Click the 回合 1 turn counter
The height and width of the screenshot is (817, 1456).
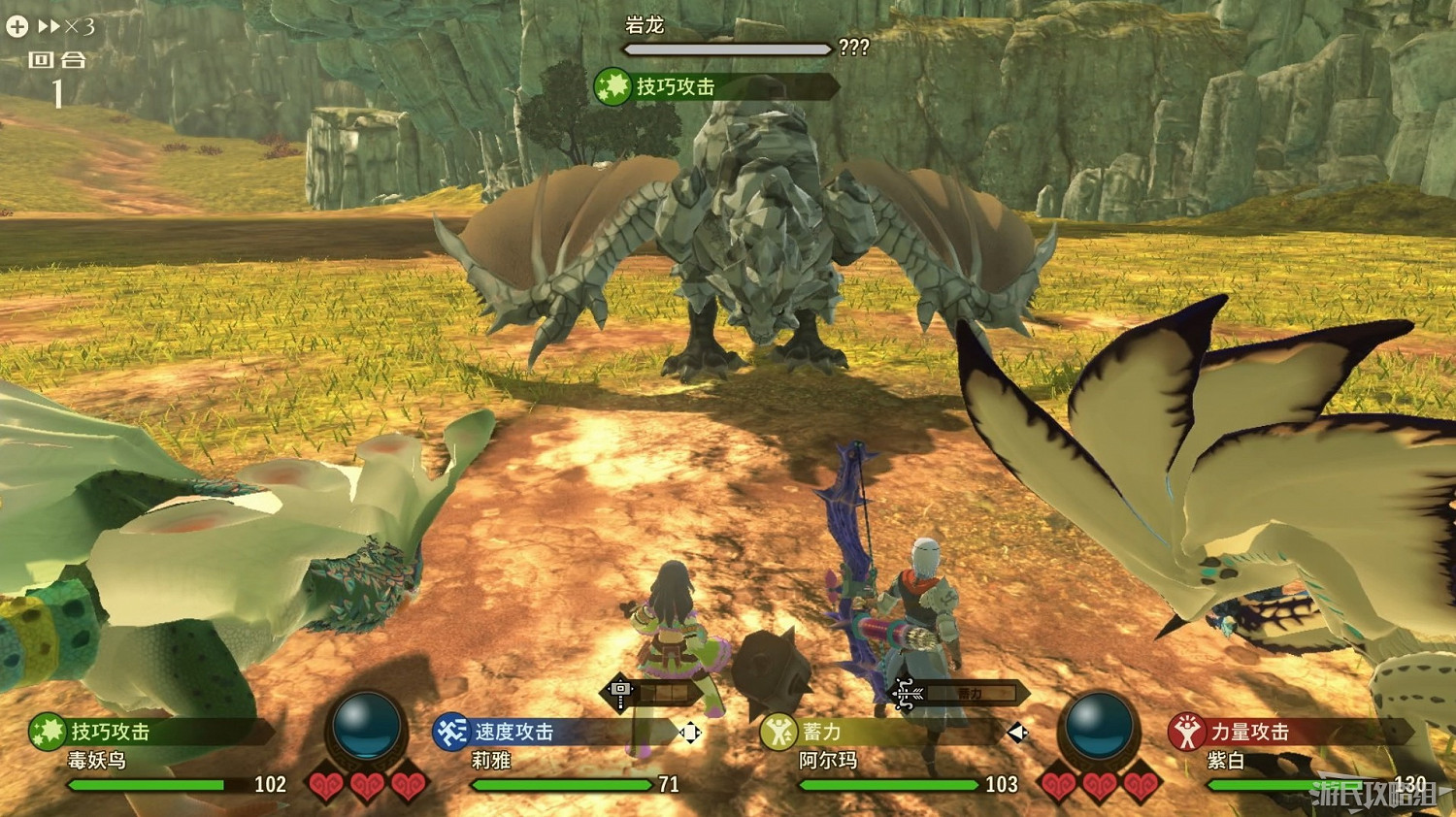tap(58, 73)
